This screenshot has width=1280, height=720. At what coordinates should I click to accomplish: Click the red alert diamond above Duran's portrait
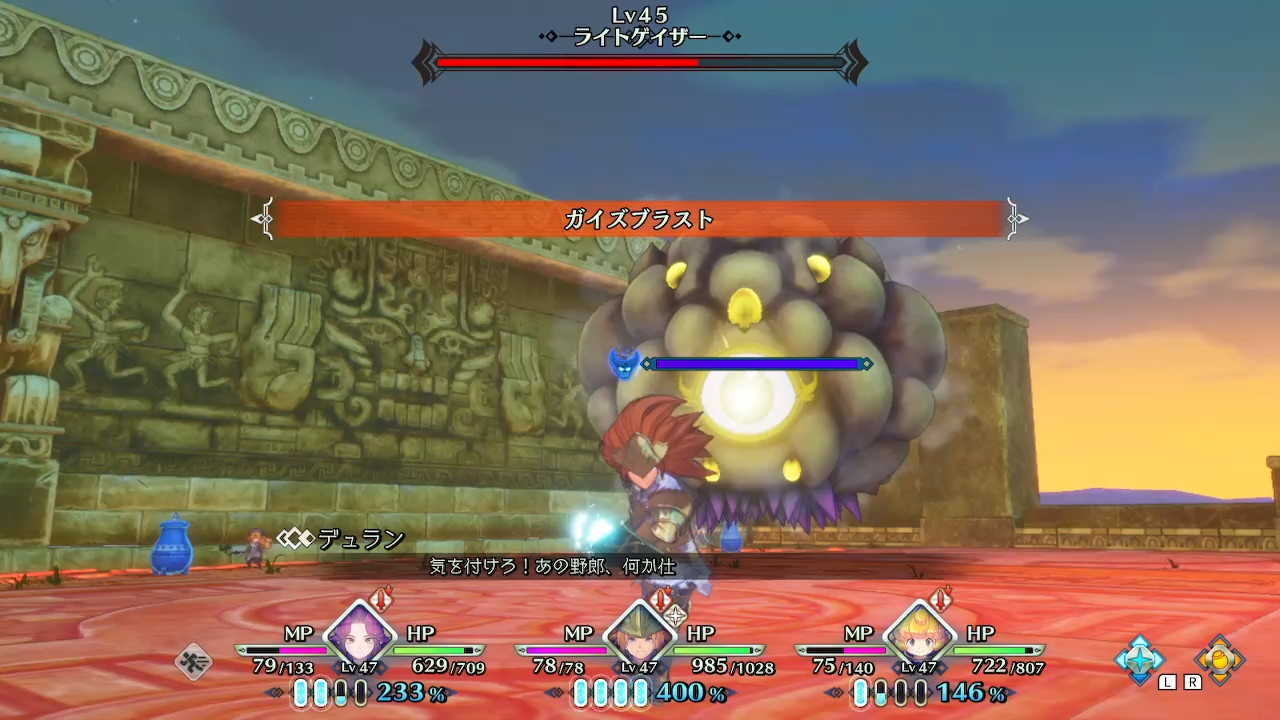660,602
